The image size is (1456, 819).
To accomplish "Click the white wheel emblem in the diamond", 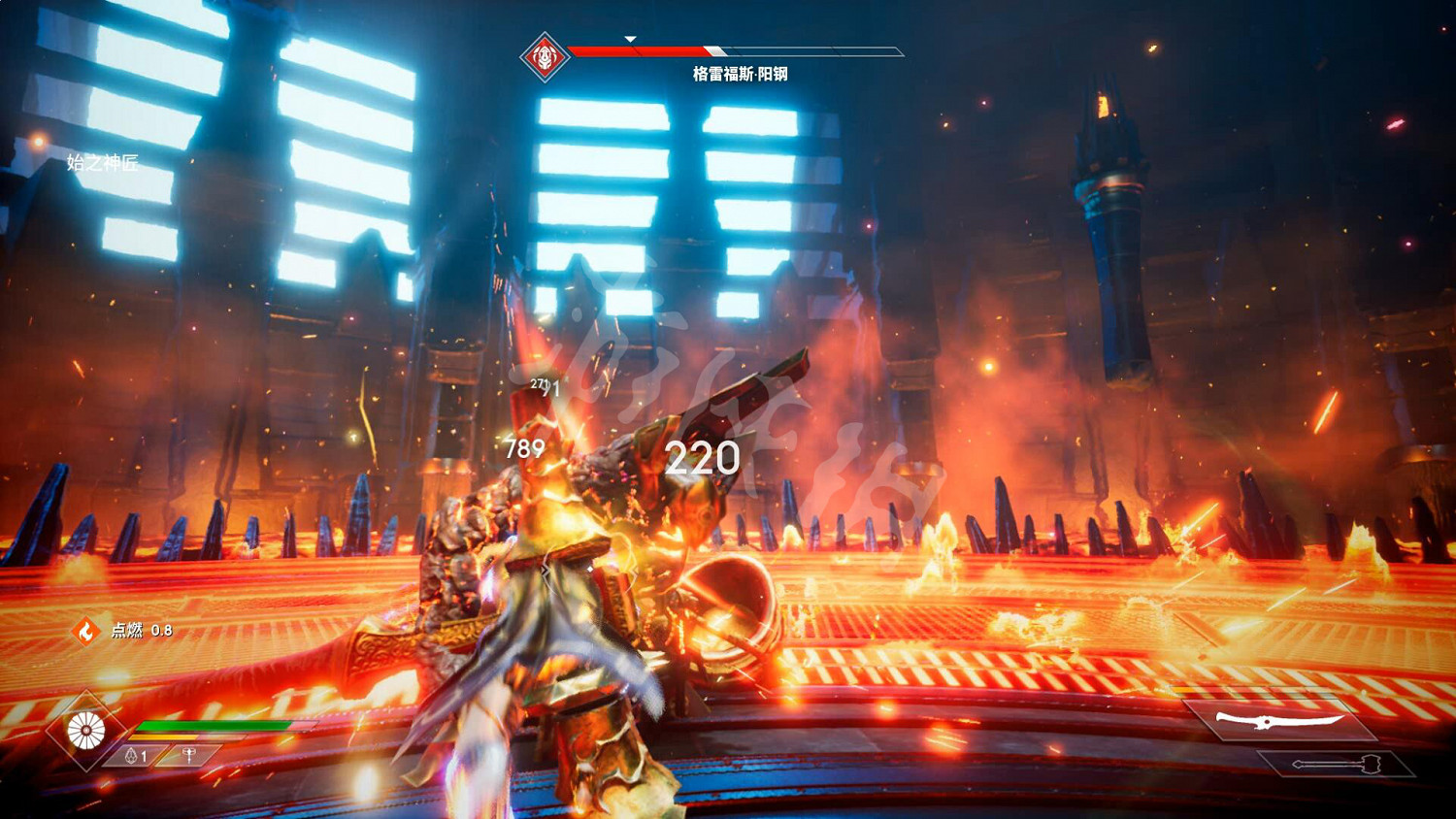I will tap(86, 731).
